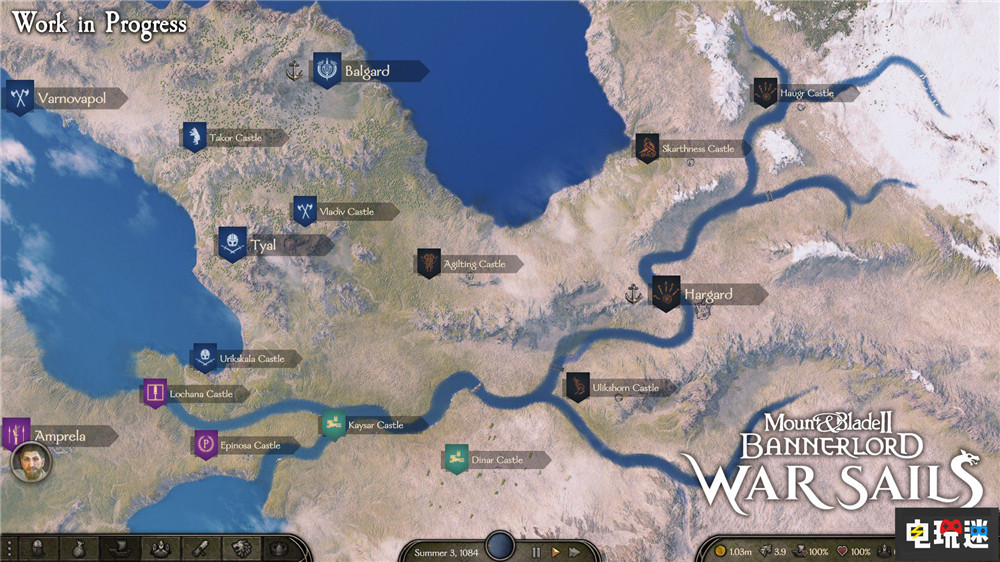1000x562 pixels.
Task: Pause the campaign time
Action: pyautogui.click(x=536, y=551)
